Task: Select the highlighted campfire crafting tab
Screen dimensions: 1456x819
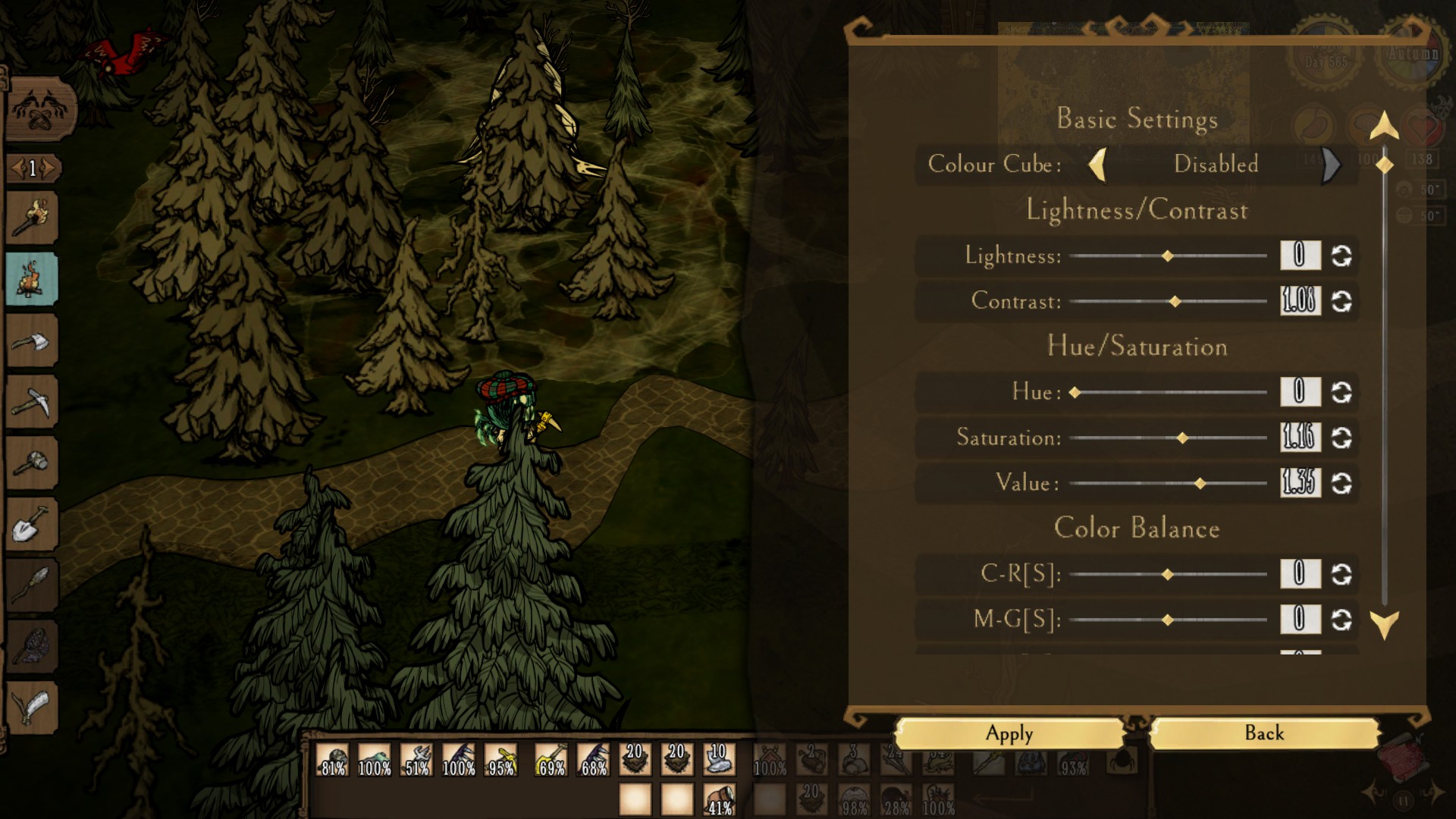Action: click(30, 279)
